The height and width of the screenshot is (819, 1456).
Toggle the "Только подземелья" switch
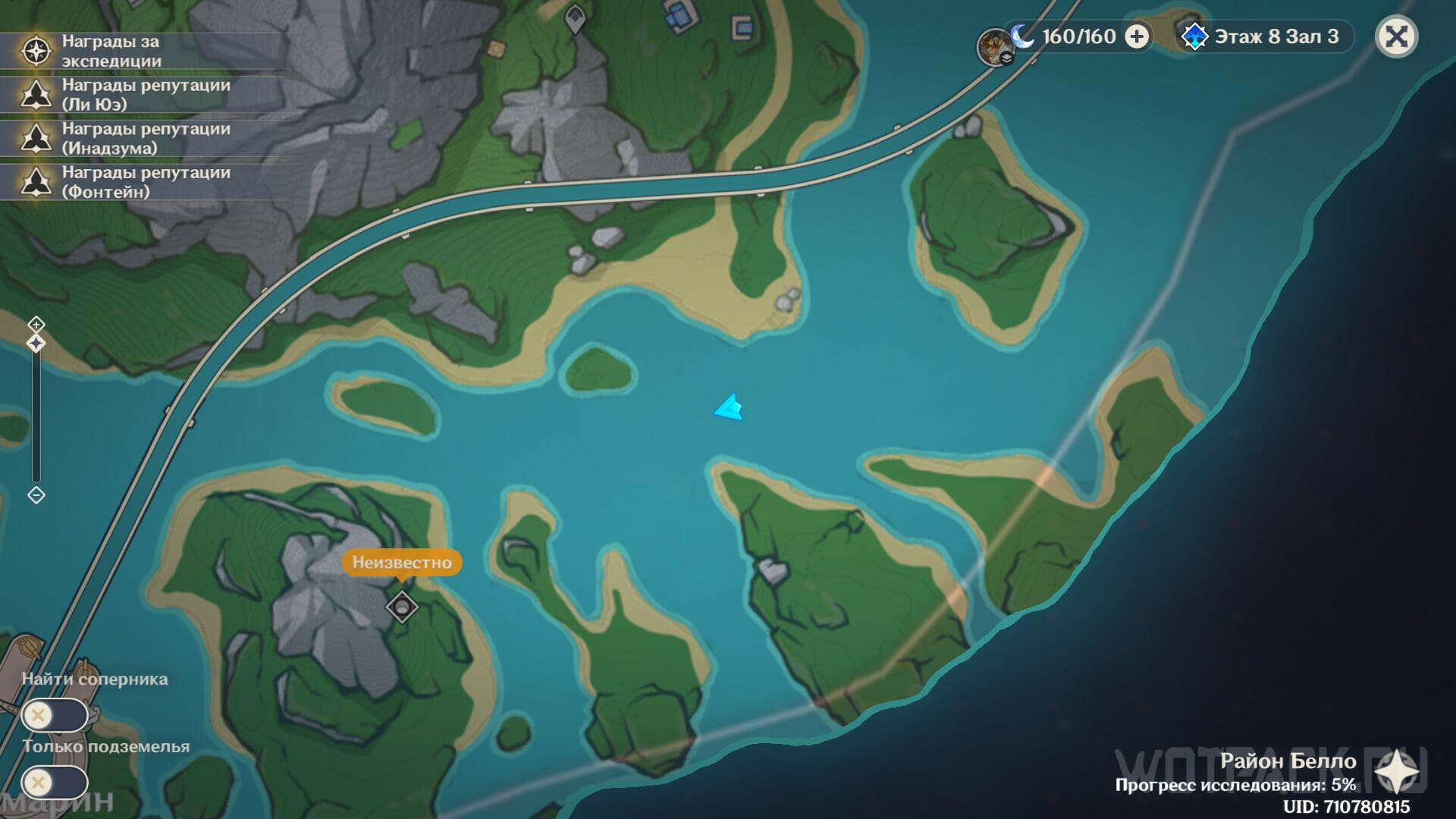tap(55, 783)
